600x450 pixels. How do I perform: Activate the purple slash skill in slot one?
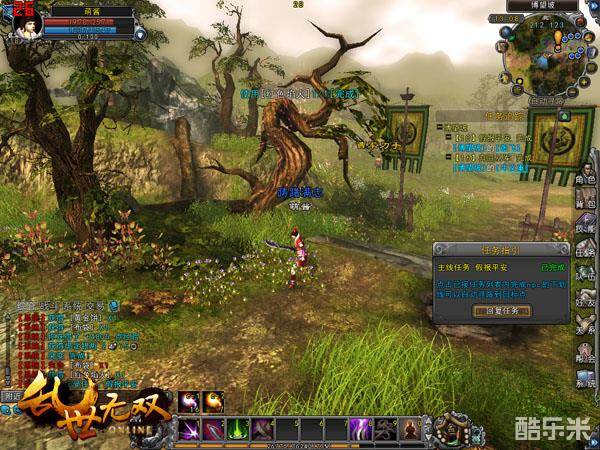tap(189, 430)
